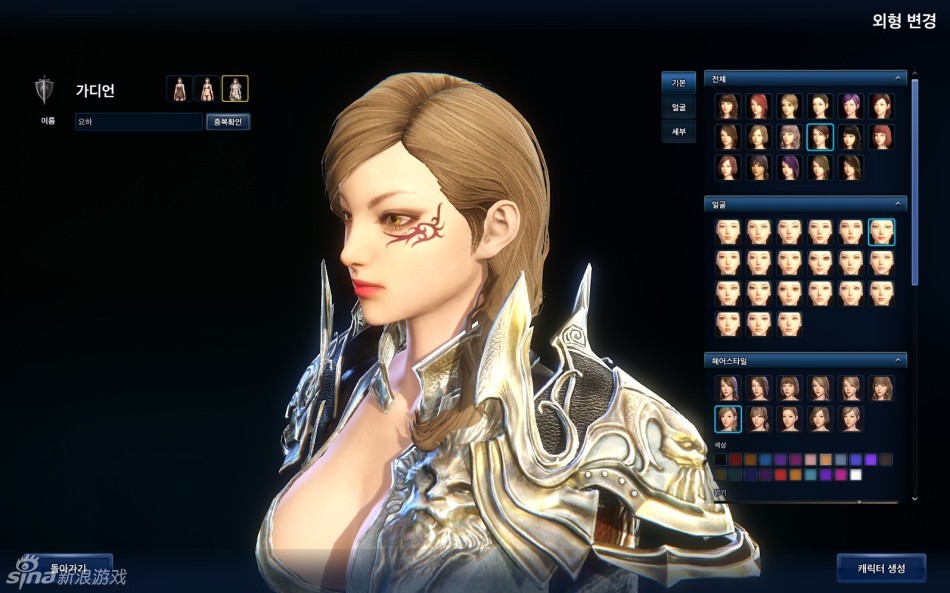Select the dark dress outfit preview
Image resolution: width=950 pixels, height=593 pixels.
tap(179, 89)
